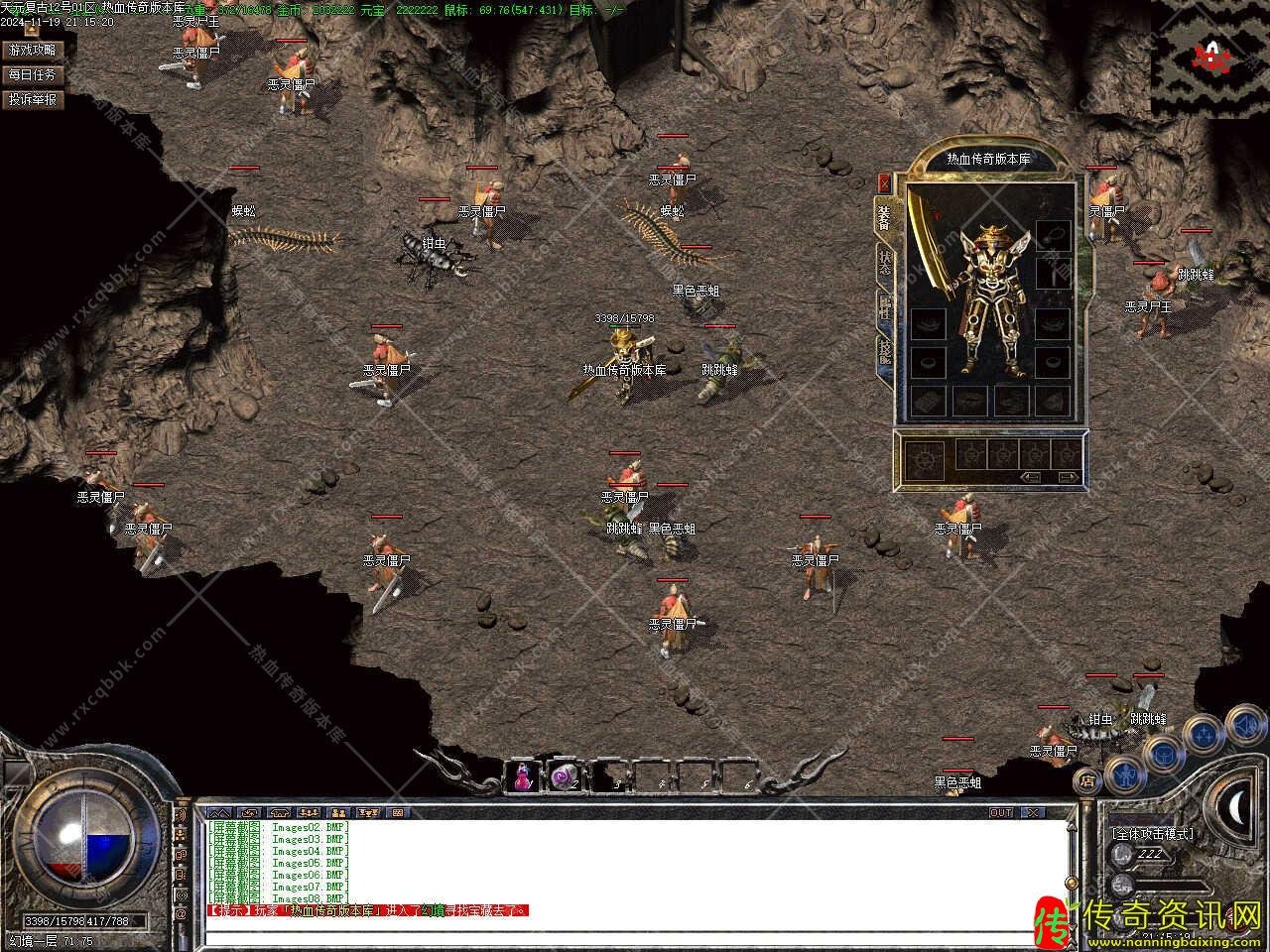Image resolution: width=1270 pixels, height=952 pixels.
Task: Click the 投诉举报 report button
Action: [x=33, y=99]
